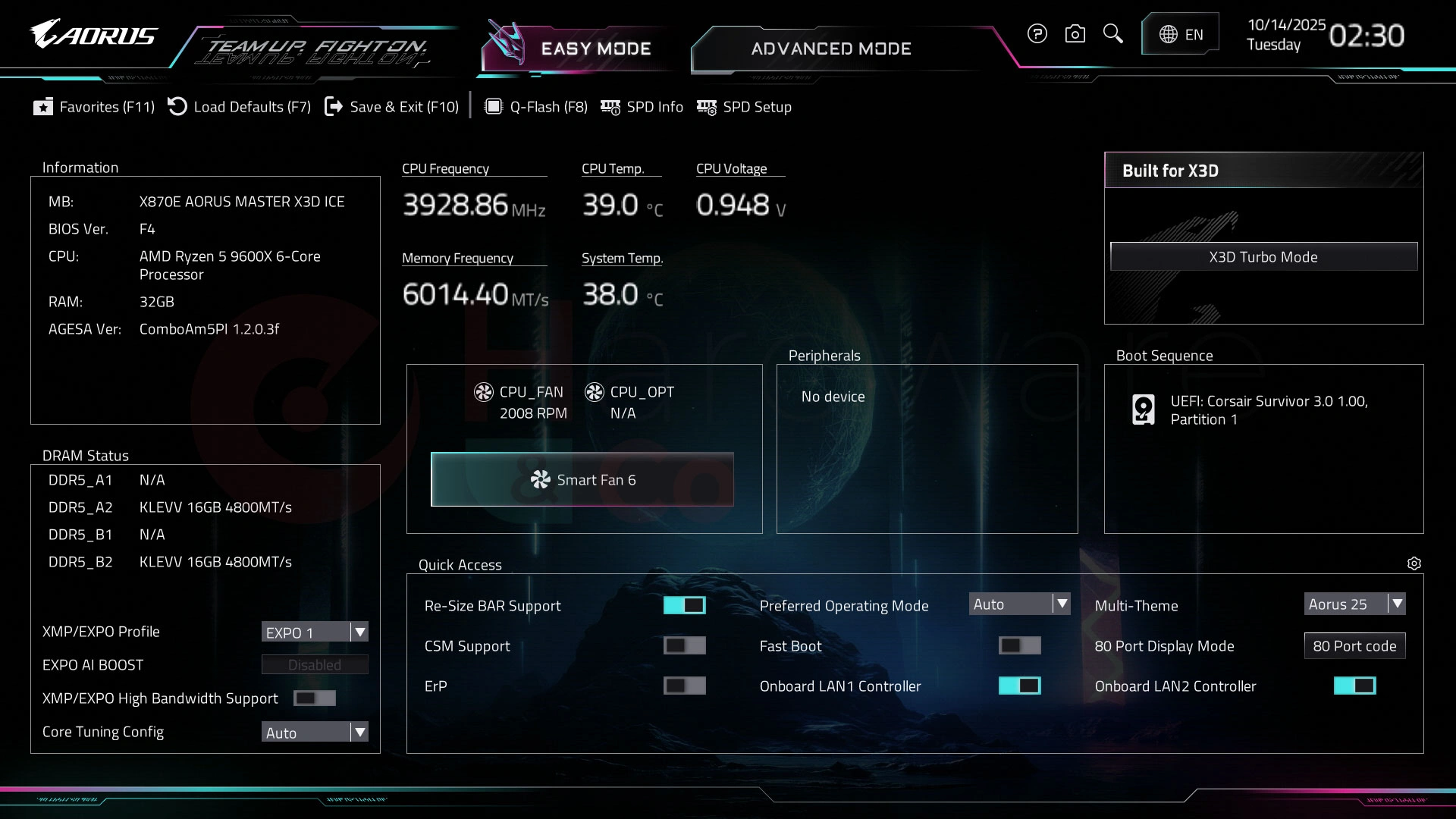This screenshot has height=819, width=1456.
Task: Open SPD Setup
Action: (745, 107)
